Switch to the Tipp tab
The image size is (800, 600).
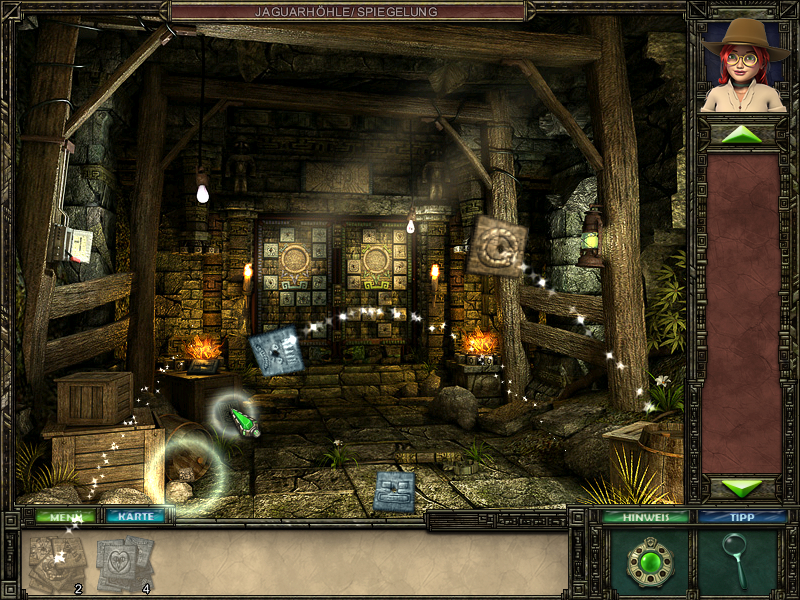point(741,517)
